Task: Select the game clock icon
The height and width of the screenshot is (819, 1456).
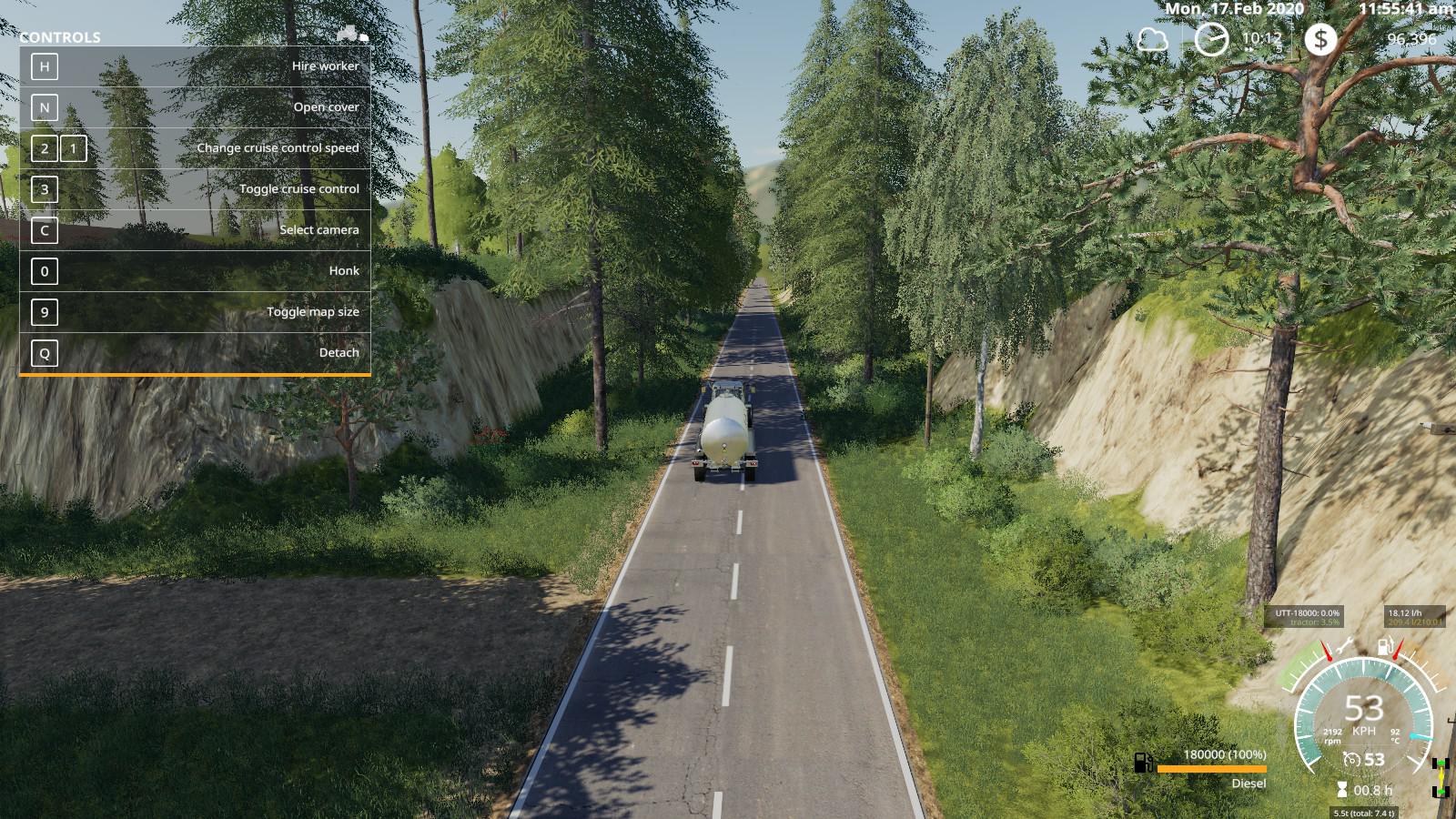Action: tap(1211, 39)
